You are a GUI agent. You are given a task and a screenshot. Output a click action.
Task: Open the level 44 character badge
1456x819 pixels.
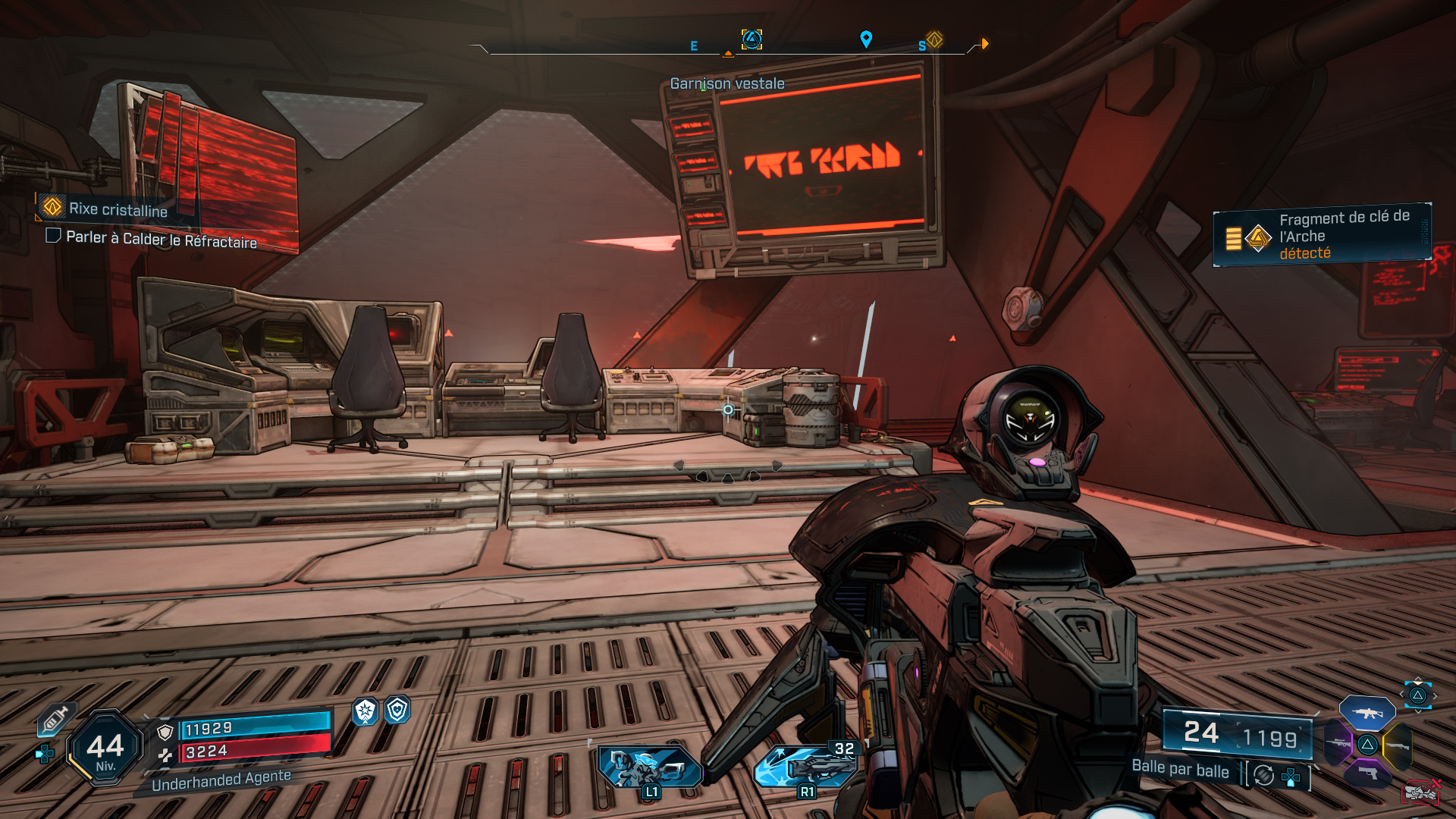[105, 748]
